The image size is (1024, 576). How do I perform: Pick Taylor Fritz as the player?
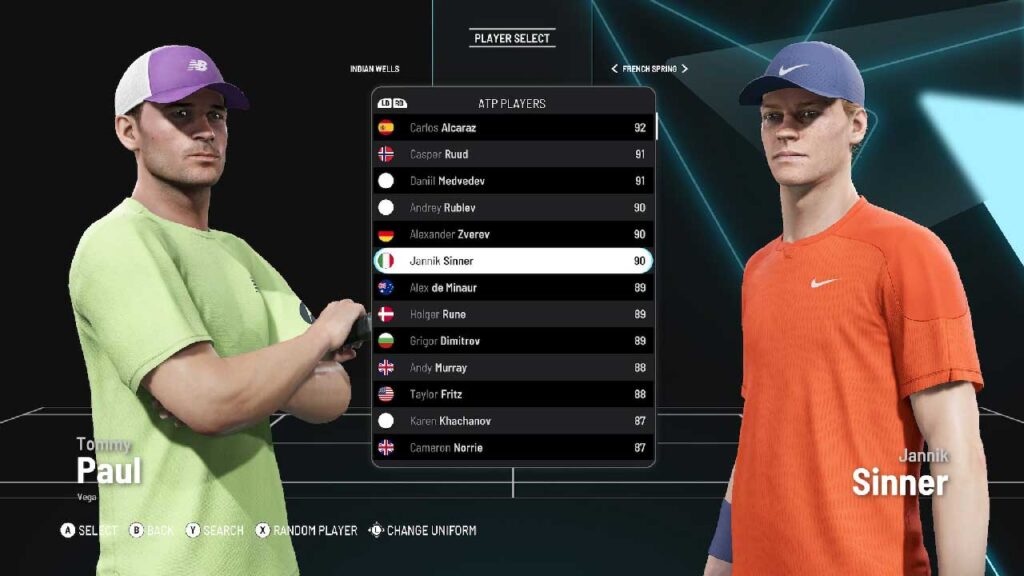[x=512, y=394]
